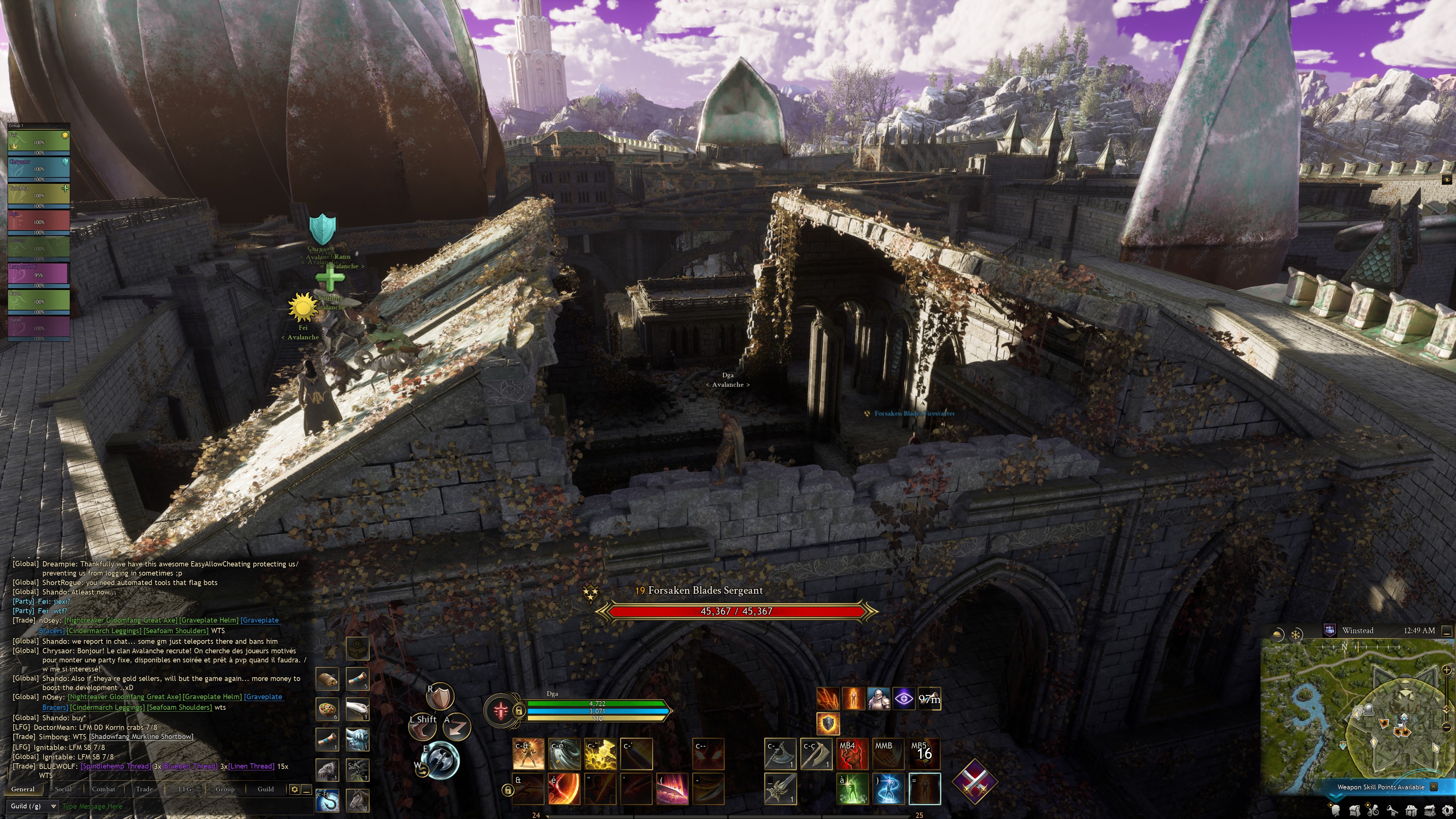
Task: Open the Guild chat channel dropdown
Action: click(x=33, y=806)
